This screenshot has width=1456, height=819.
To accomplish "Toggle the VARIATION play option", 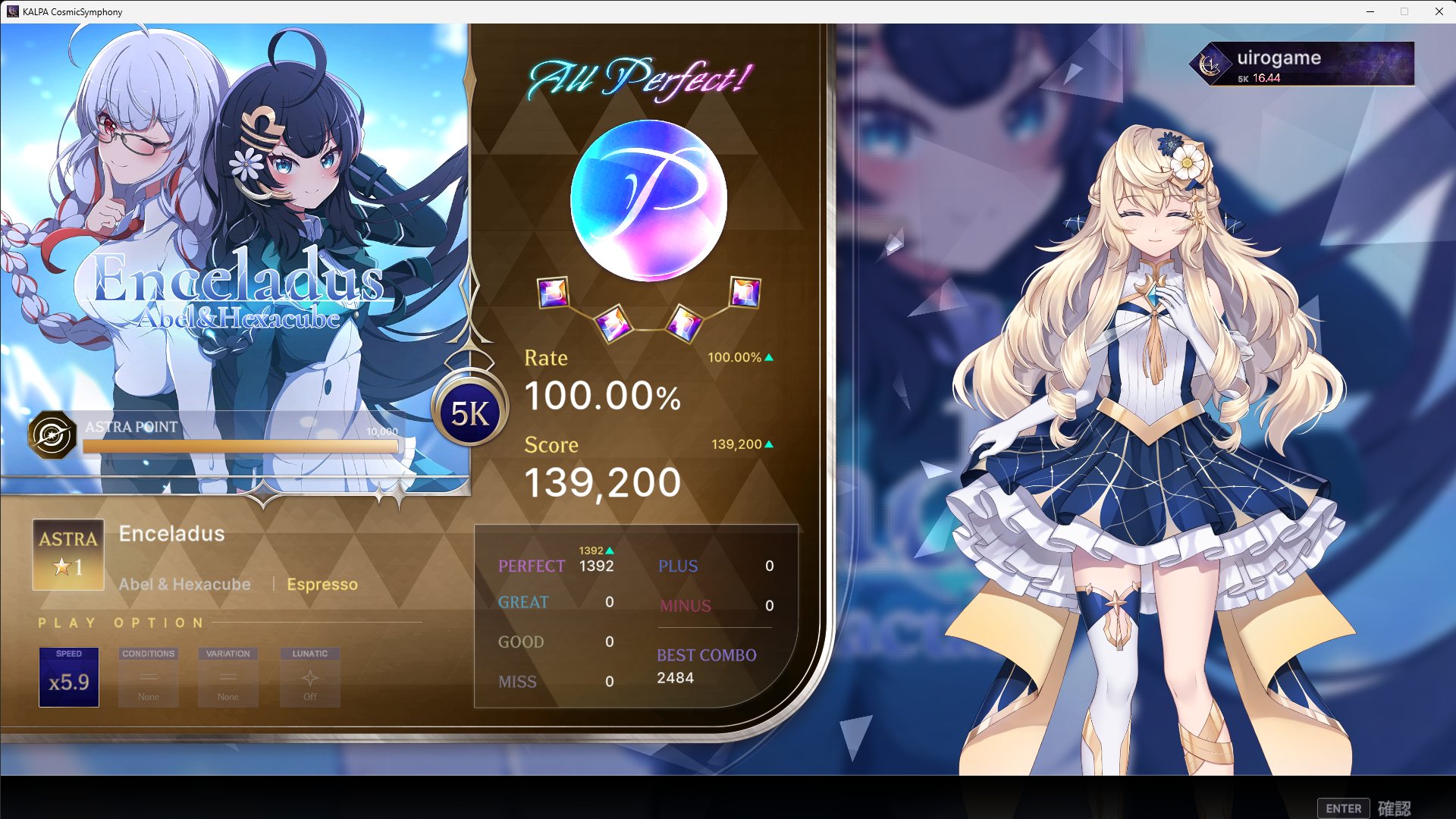I will tap(227, 677).
